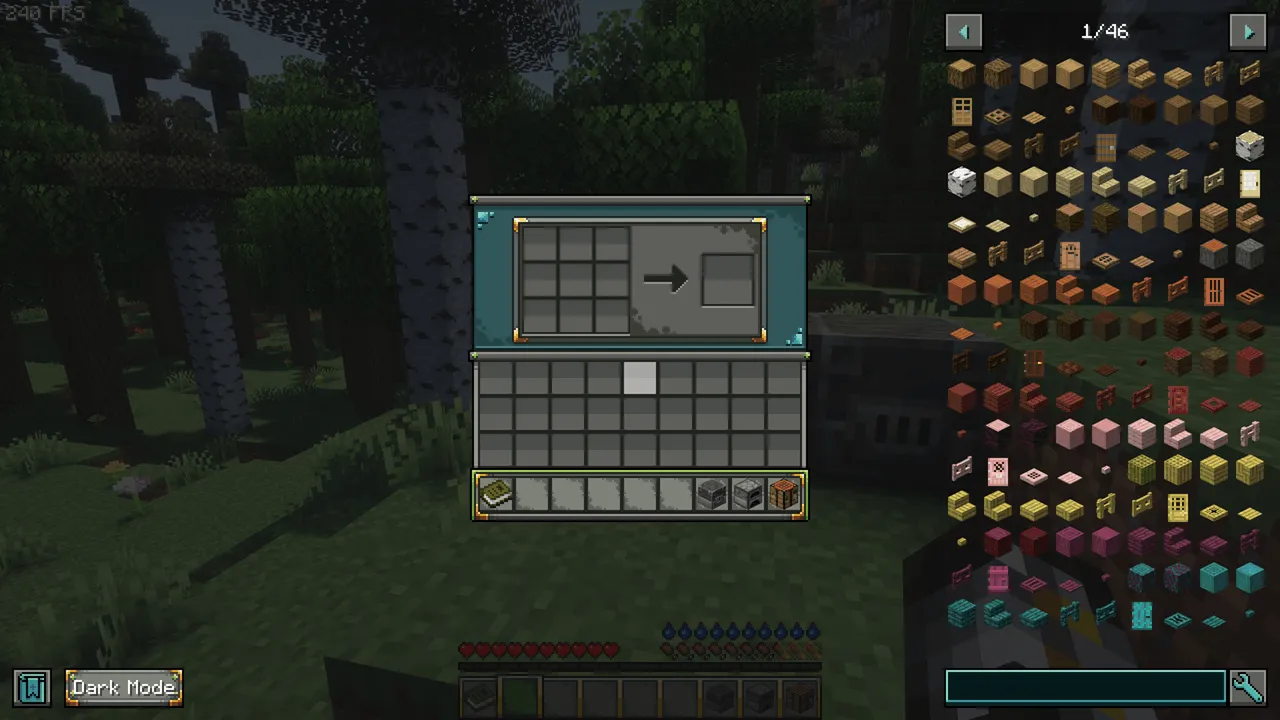Go to the next item page
1280x720 pixels.
point(1248,31)
